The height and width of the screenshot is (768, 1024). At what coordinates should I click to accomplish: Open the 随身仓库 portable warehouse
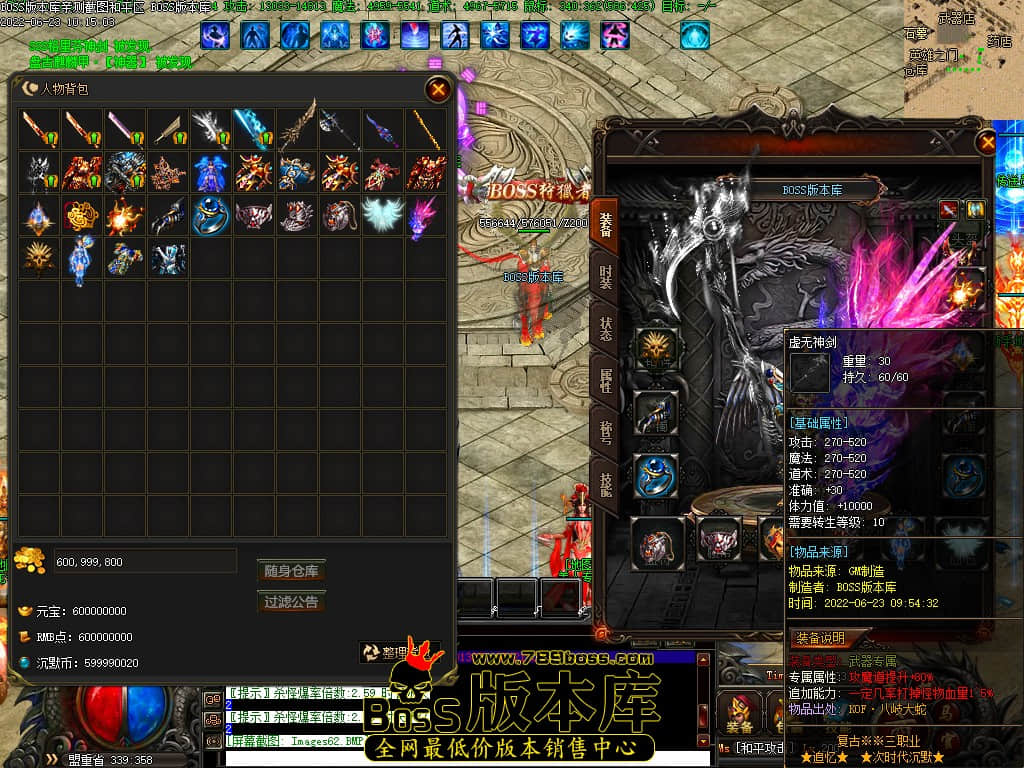(x=291, y=571)
